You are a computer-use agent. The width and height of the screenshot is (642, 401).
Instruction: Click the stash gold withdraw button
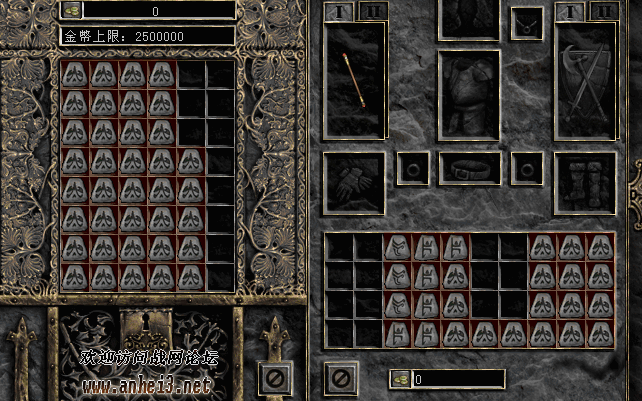point(72,10)
